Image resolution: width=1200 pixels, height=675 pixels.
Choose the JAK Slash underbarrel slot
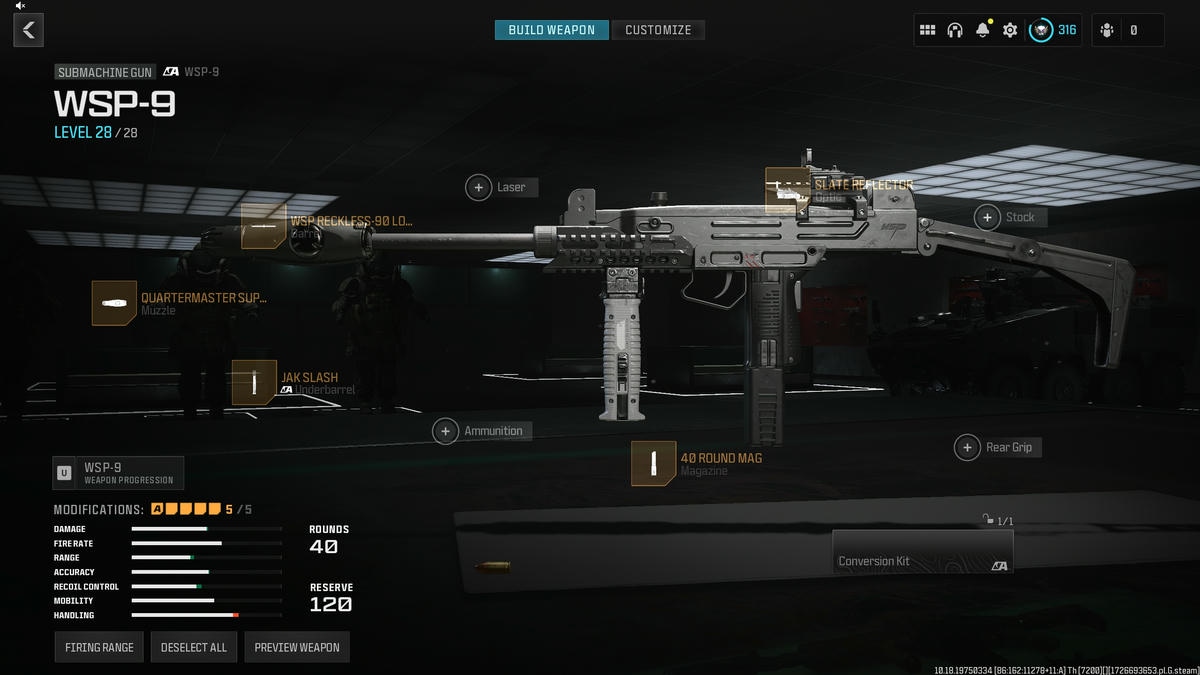point(254,382)
